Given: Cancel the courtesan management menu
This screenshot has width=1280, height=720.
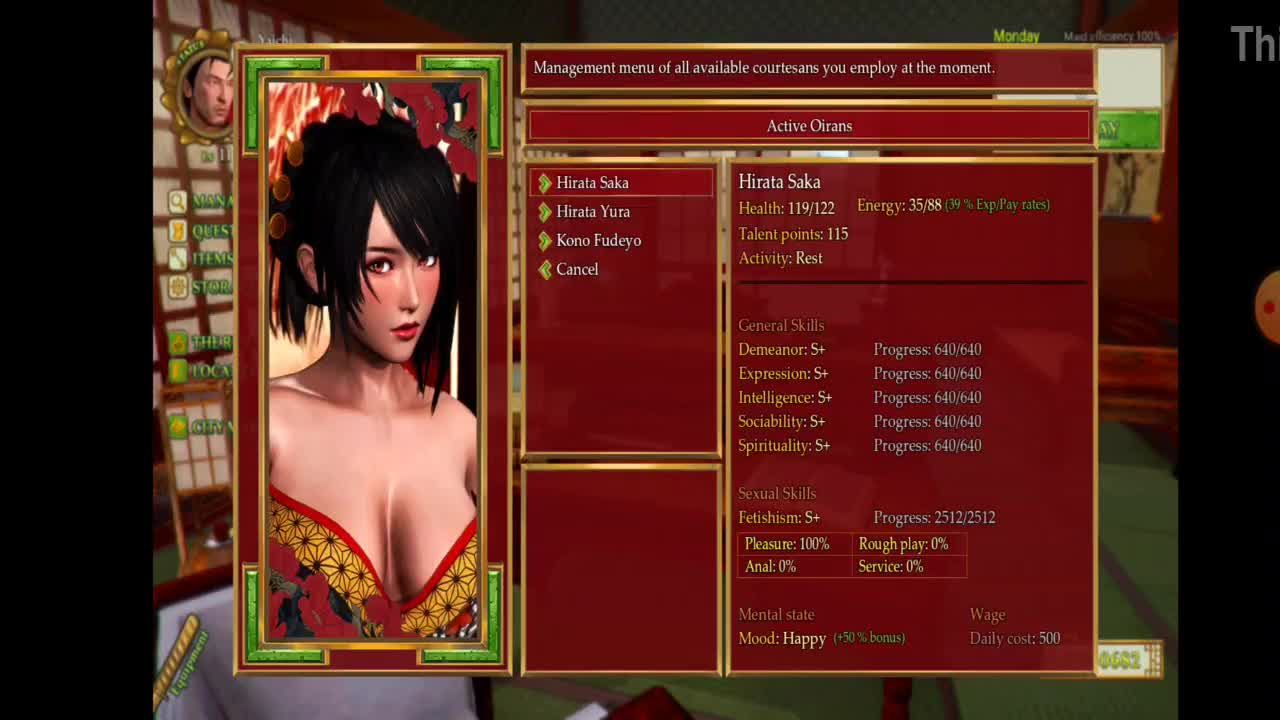Looking at the screenshot, I should coord(577,270).
